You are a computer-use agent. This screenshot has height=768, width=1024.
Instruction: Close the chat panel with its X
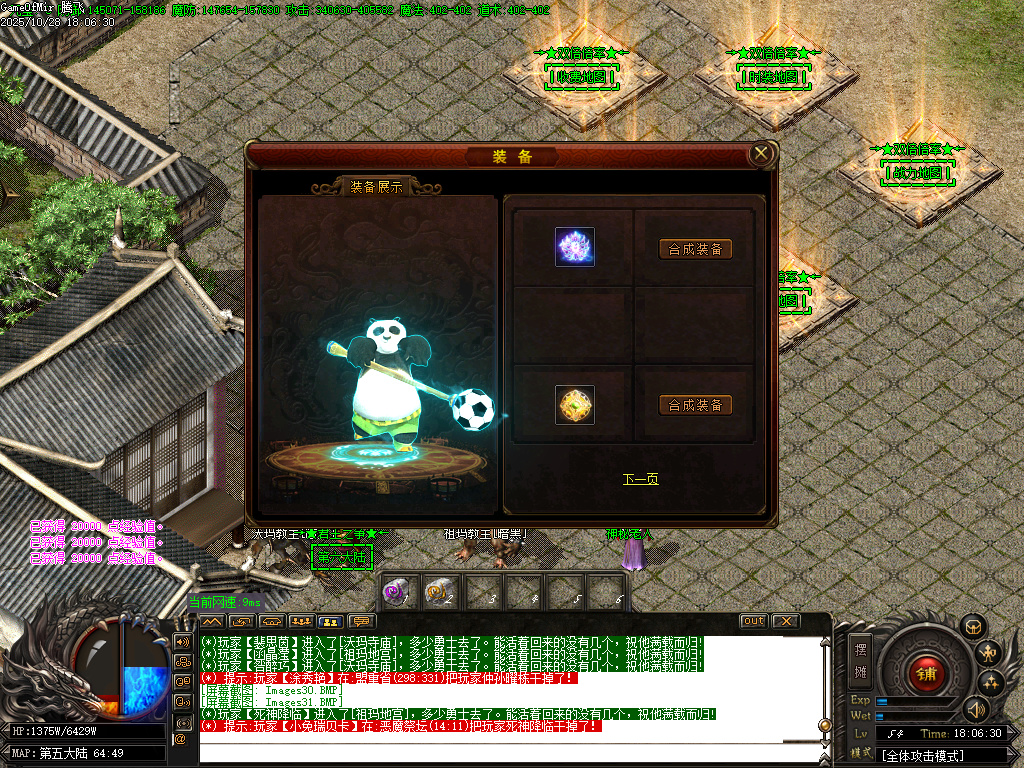click(x=786, y=621)
